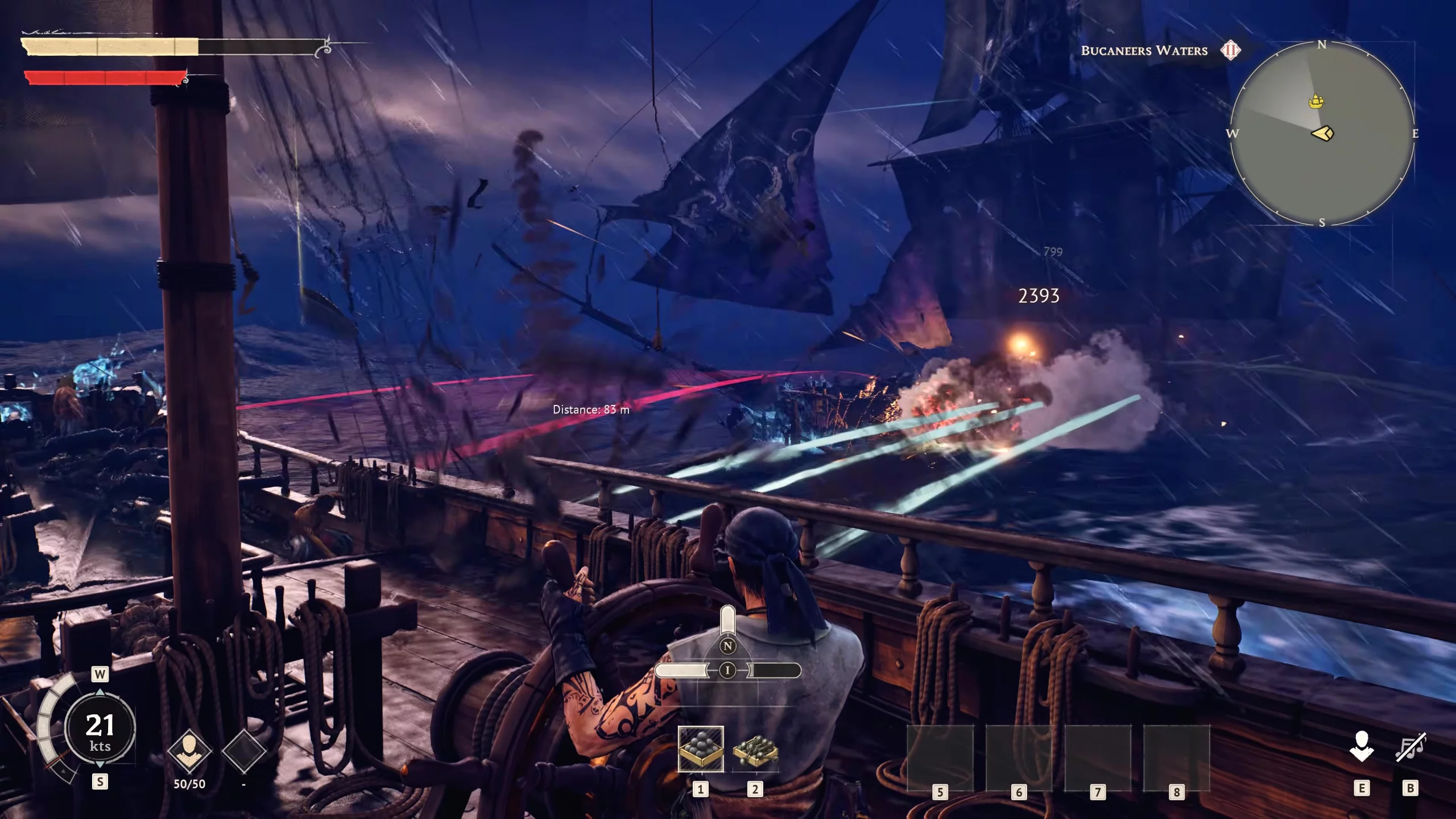1456x819 pixels.
Task: Toggle the muted music note icon
Action: pyautogui.click(x=1410, y=747)
